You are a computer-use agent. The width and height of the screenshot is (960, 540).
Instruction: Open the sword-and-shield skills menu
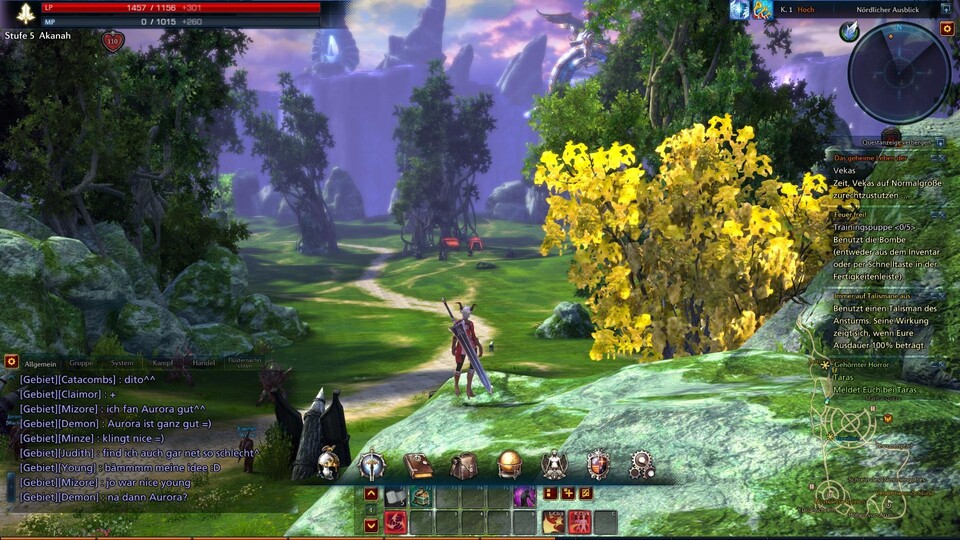(x=372, y=464)
